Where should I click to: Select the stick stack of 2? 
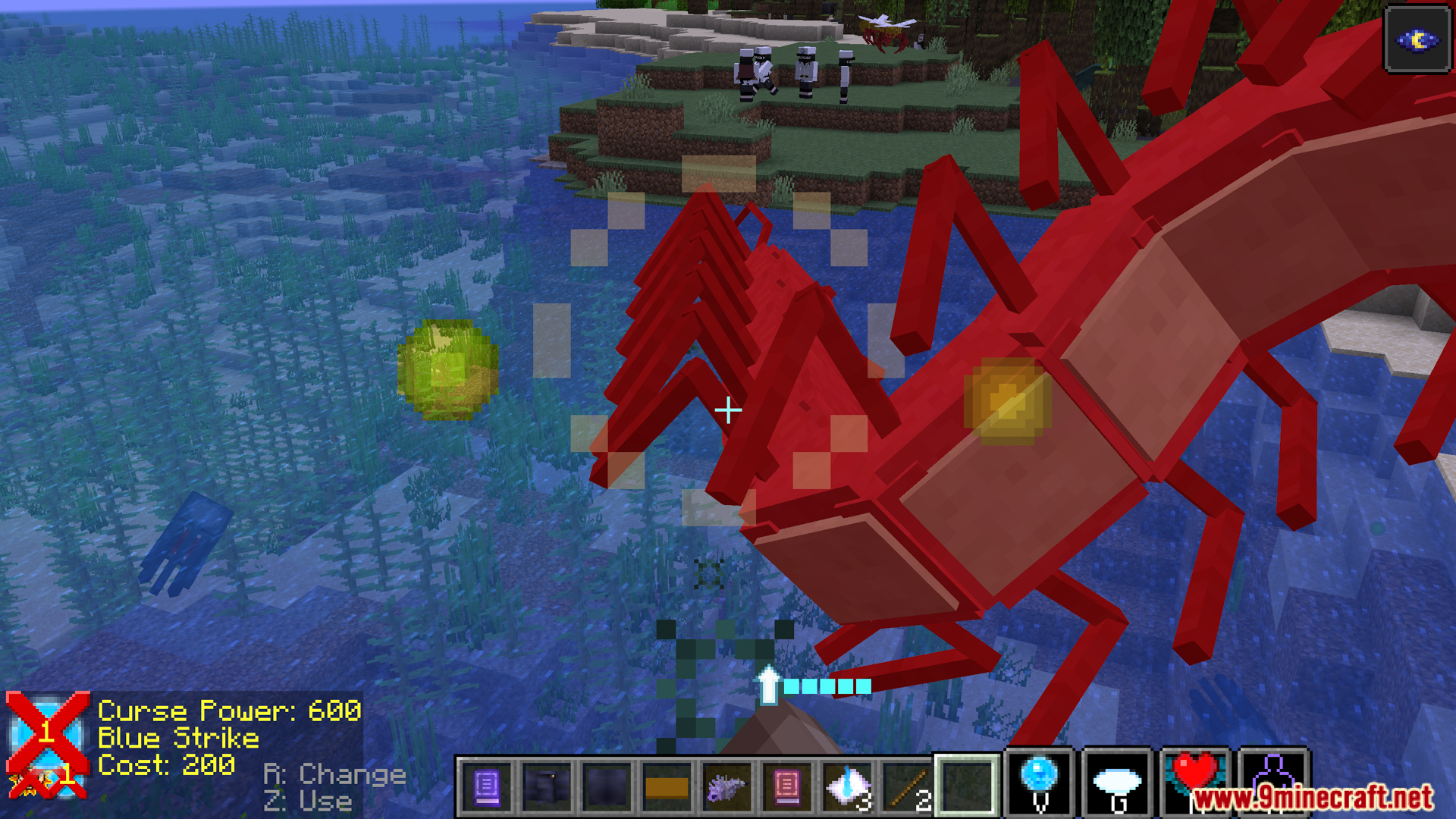click(x=908, y=788)
